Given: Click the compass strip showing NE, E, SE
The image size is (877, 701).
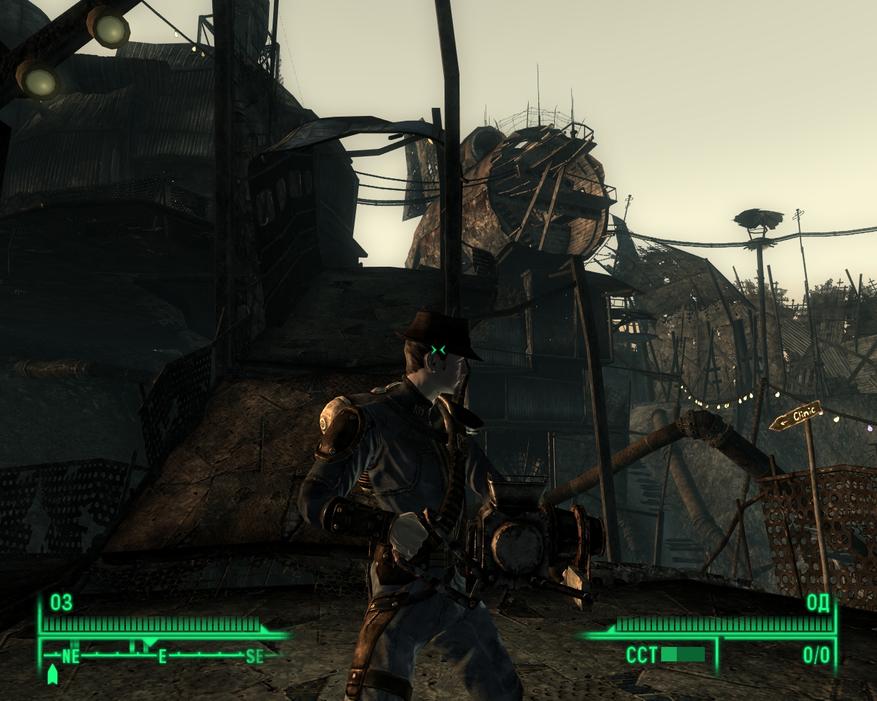Looking at the screenshot, I should click(162, 657).
